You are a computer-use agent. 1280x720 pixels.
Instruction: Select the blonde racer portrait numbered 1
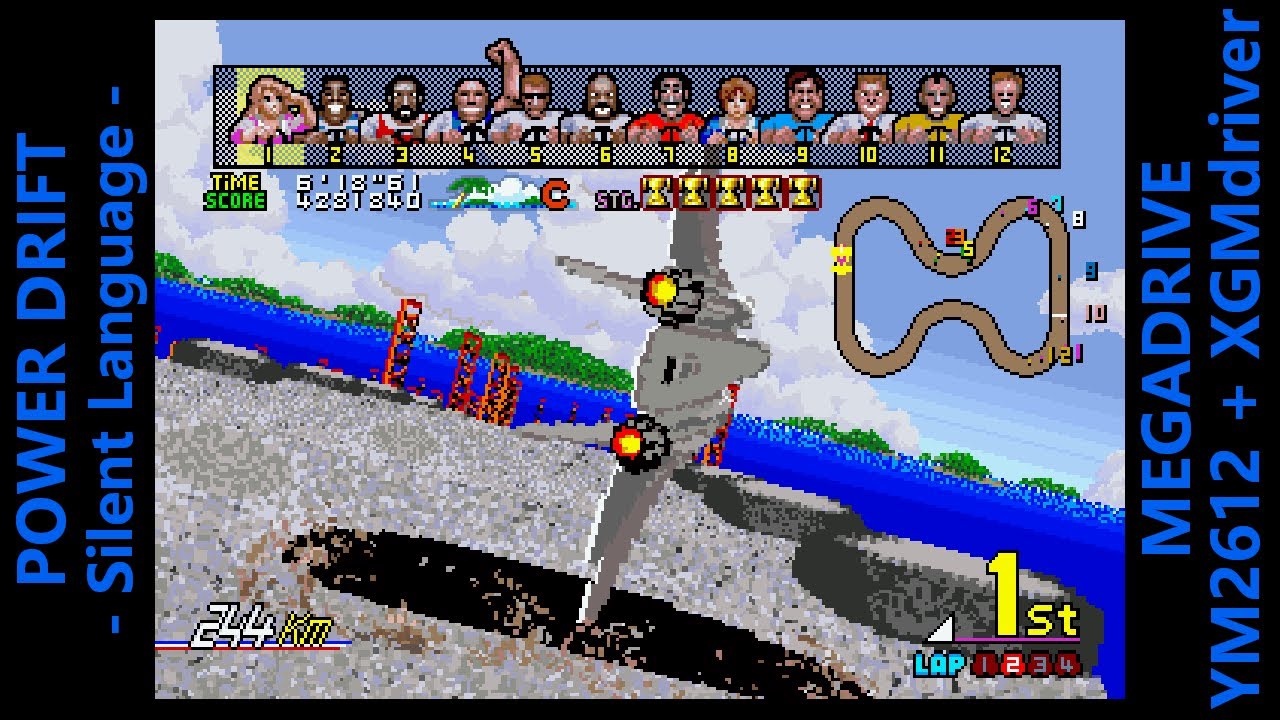pos(270,112)
